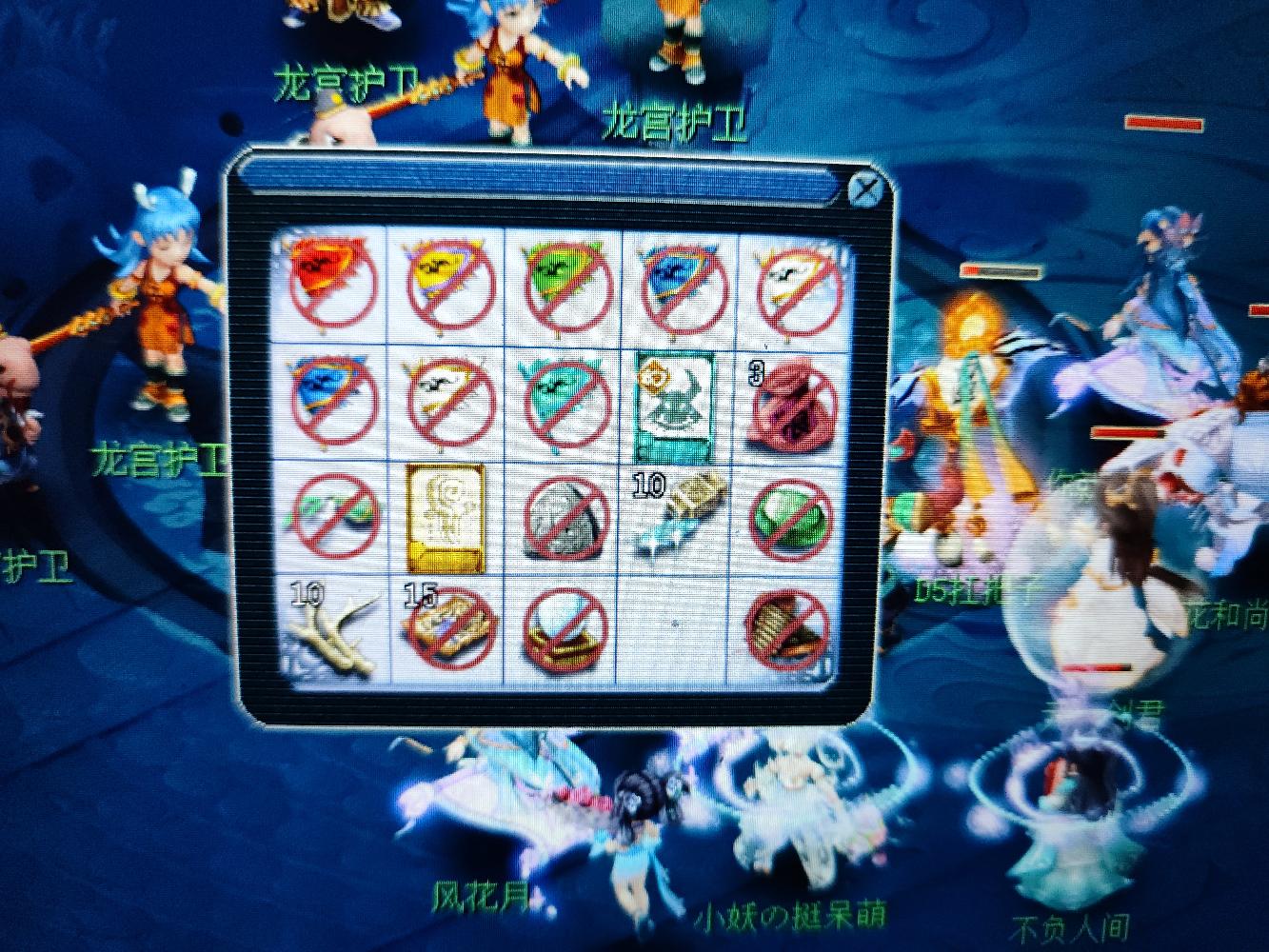Image resolution: width=1269 pixels, height=952 pixels.
Task: Close the item selection window
Action: click(x=864, y=191)
